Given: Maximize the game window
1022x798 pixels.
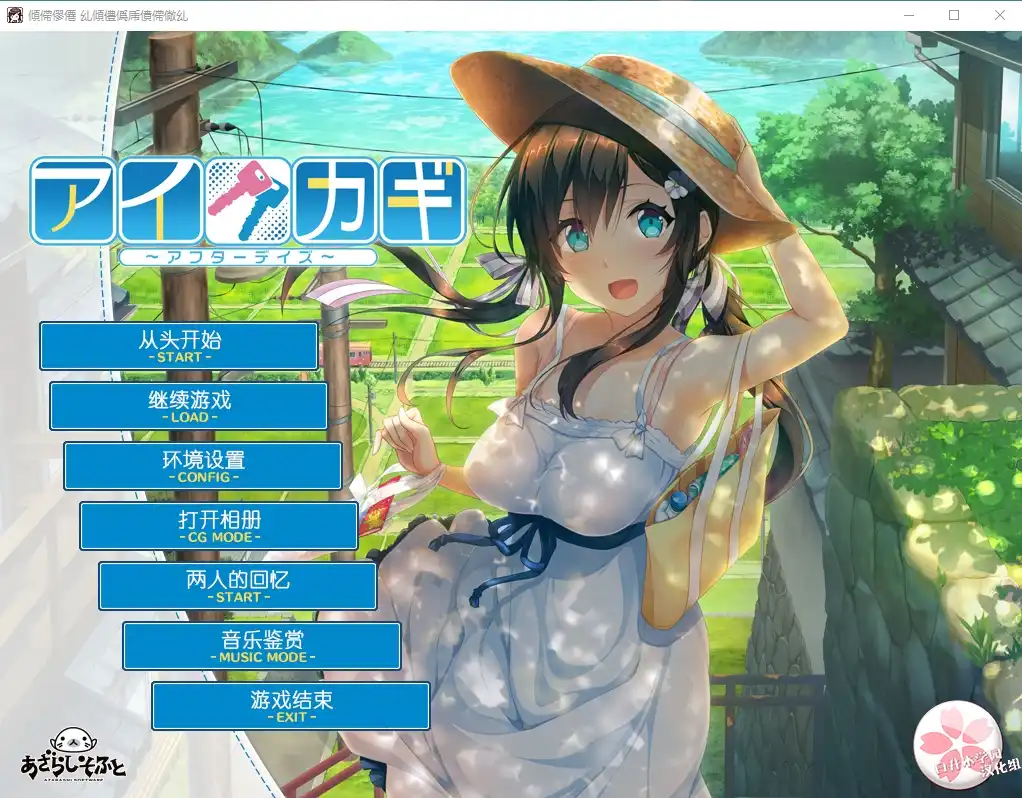Looking at the screenshot, I should 953,15.
